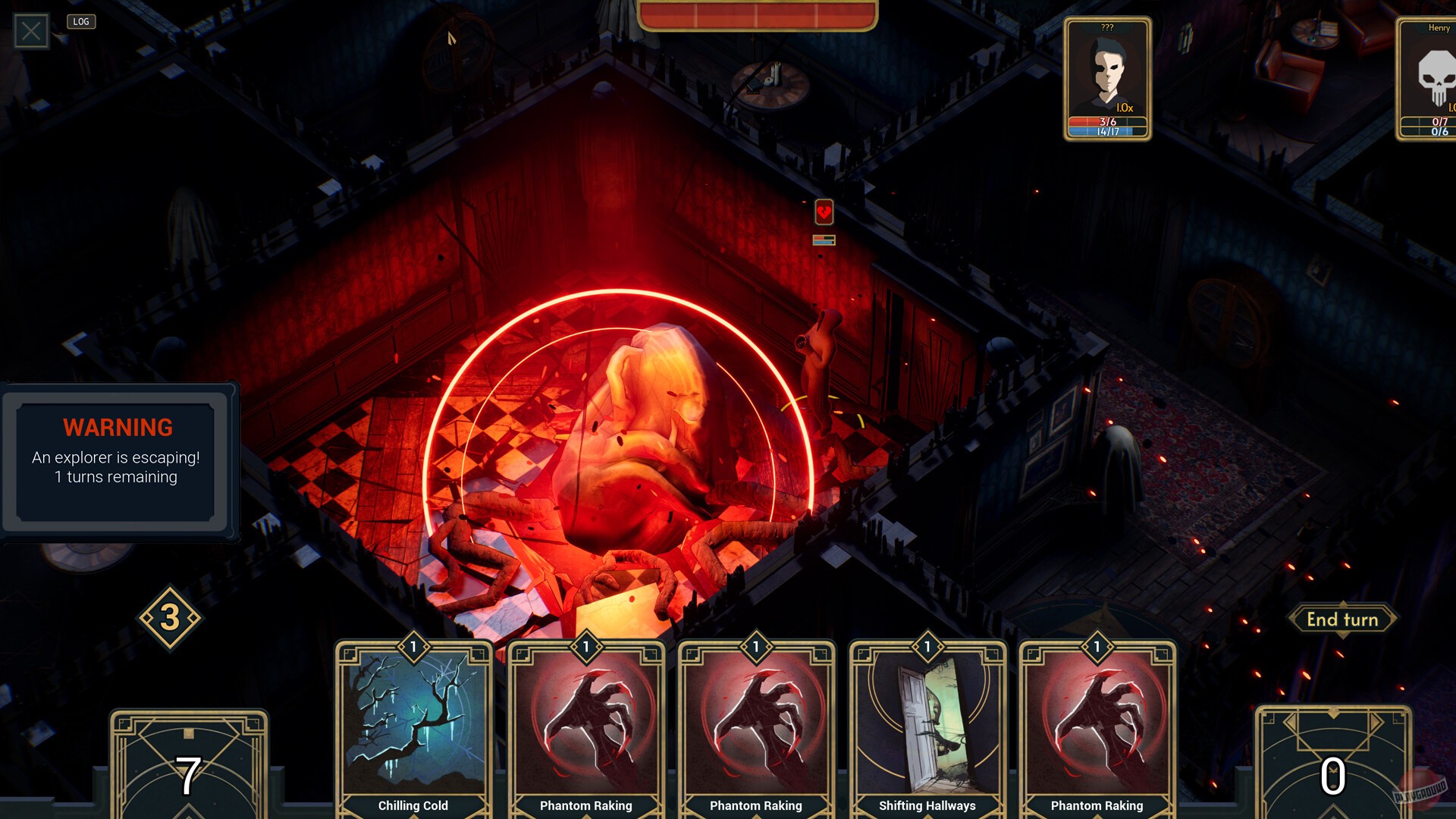Click the cost badge on Shifting Hallways
1456x819 pixels.
point(927,647)
